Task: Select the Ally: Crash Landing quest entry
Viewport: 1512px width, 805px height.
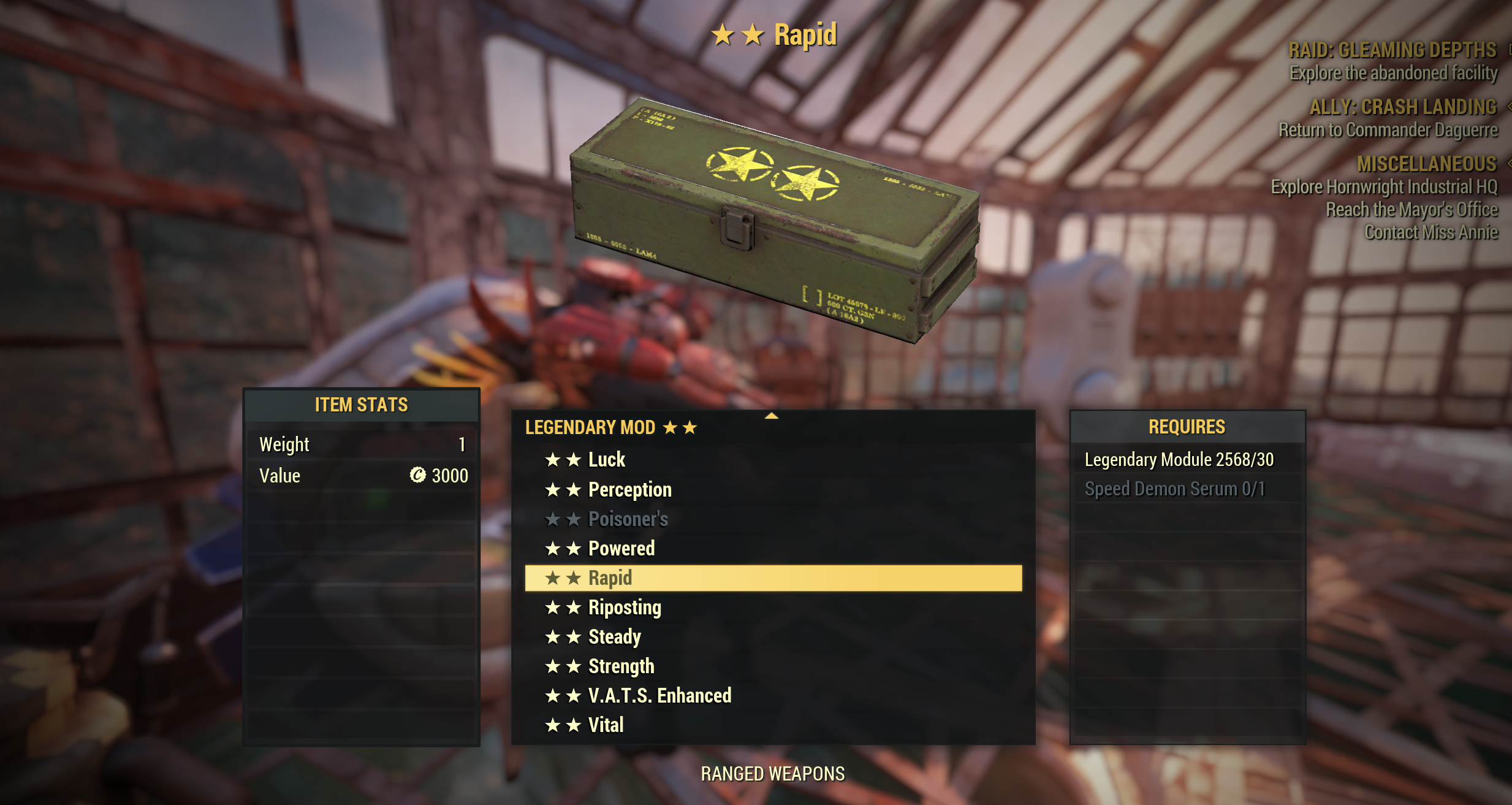Action: pyautogui.click(x=1402, y=107)
